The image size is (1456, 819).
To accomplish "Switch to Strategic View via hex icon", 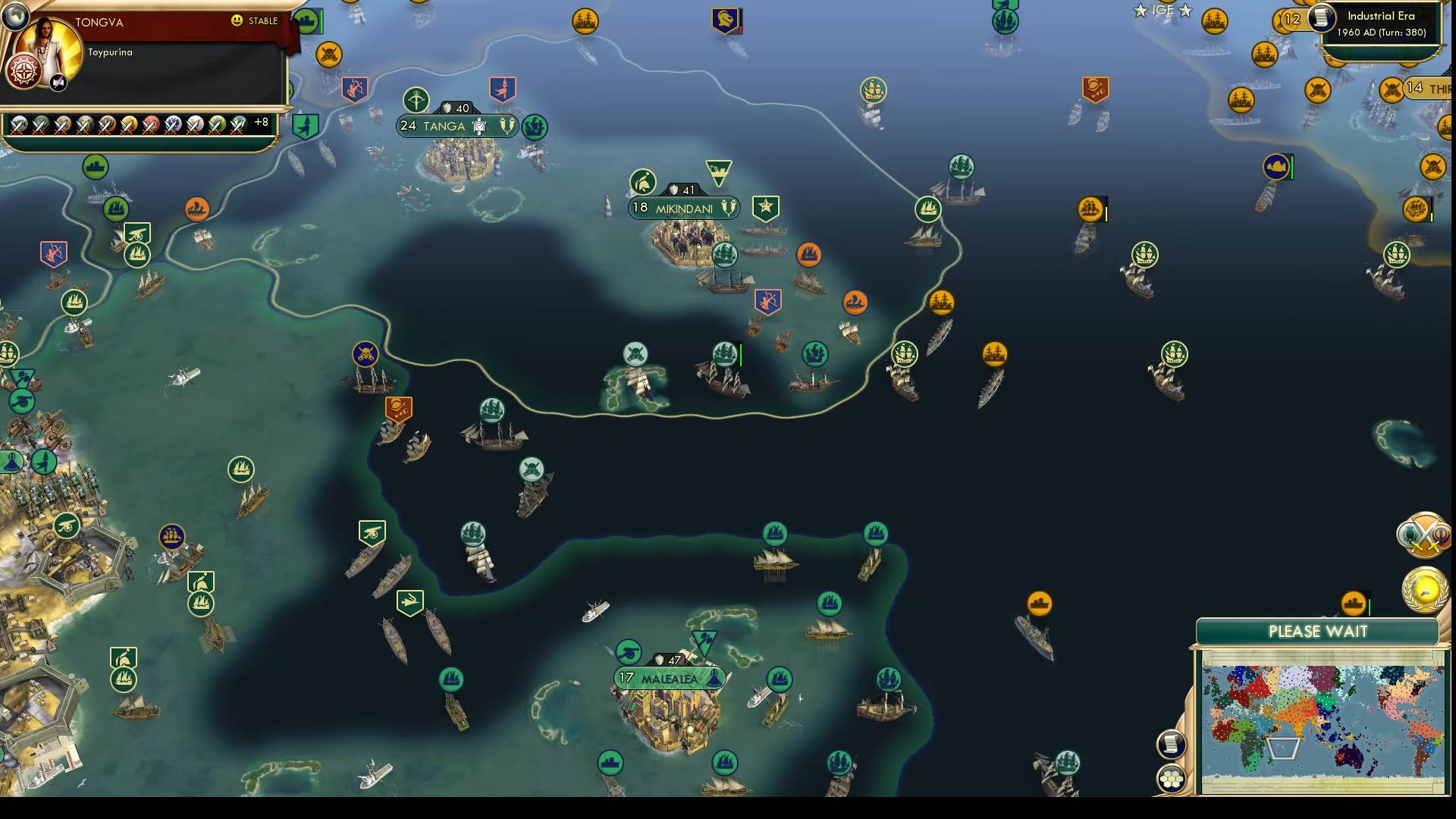I will [x=1172, y=777].
